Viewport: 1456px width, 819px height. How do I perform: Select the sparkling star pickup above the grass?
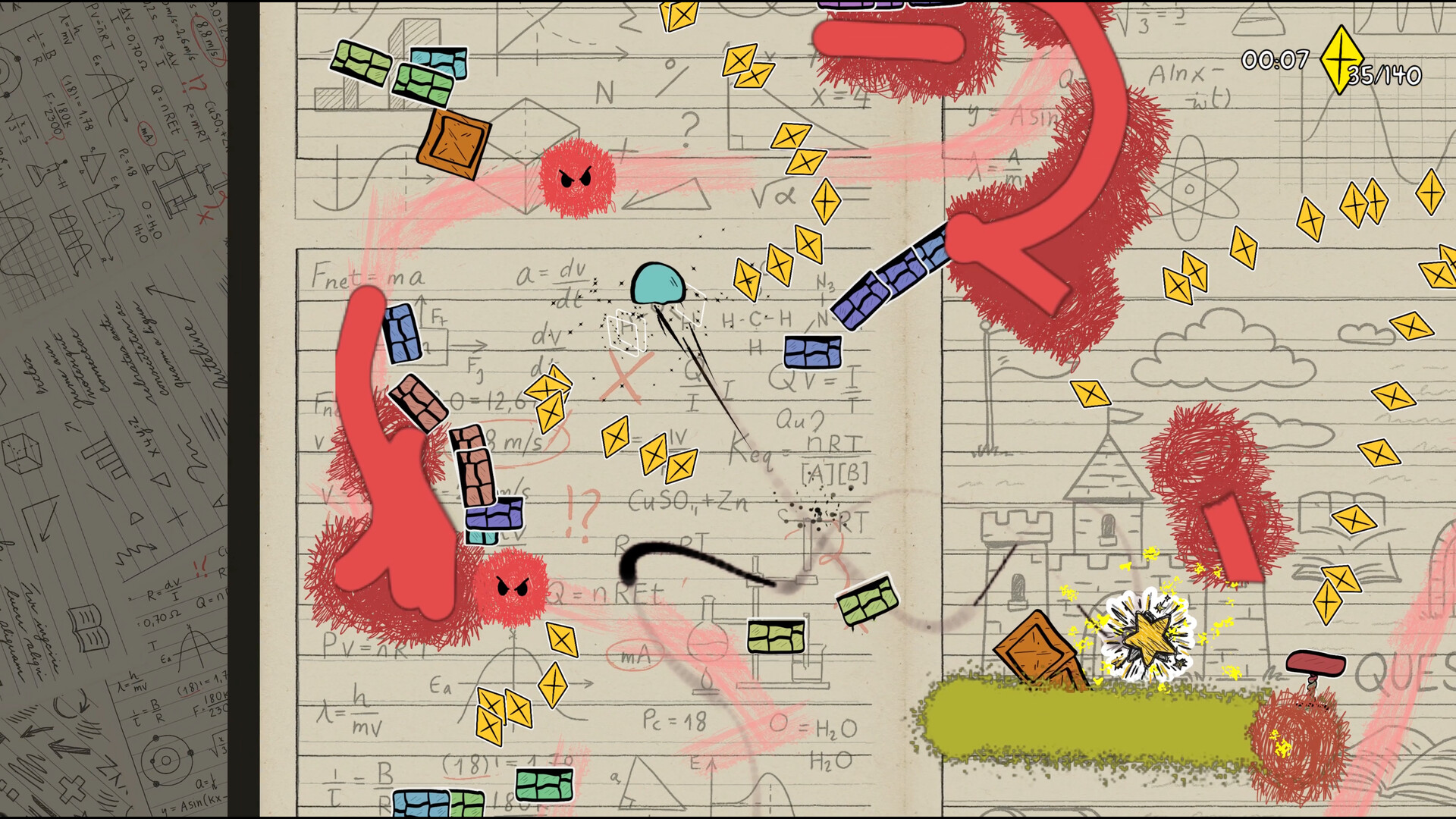(1147, 637)
